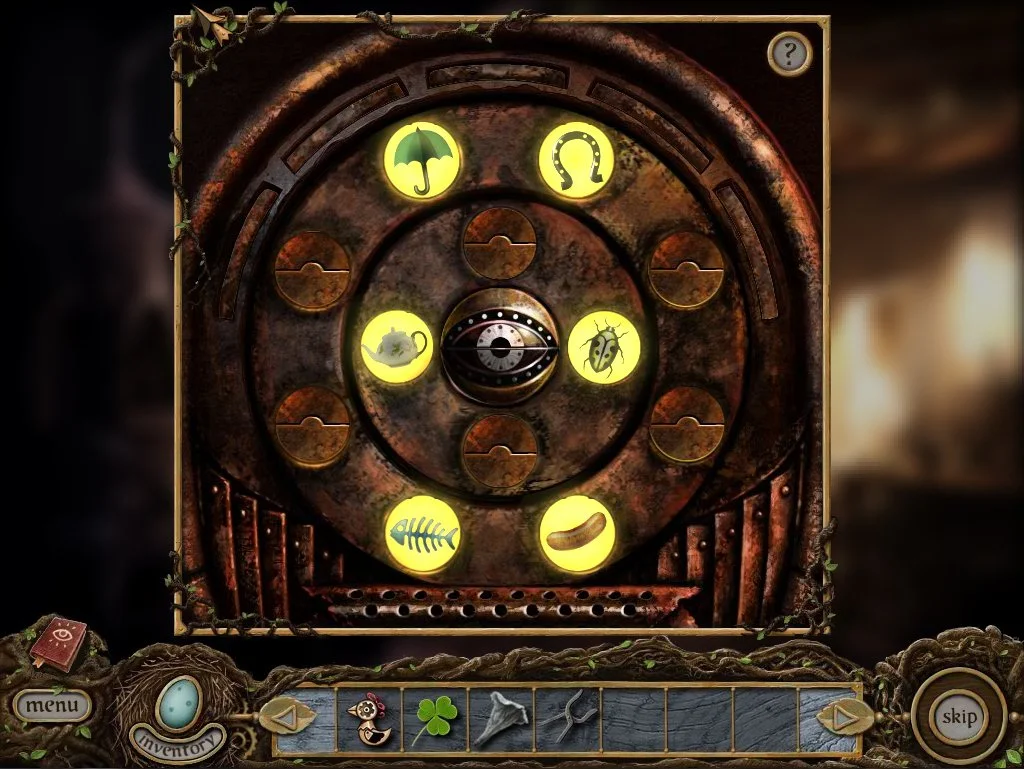Click the fish skeleton symbol disc
Viewport: 1024px width, 769px height.
click(422, 534)
